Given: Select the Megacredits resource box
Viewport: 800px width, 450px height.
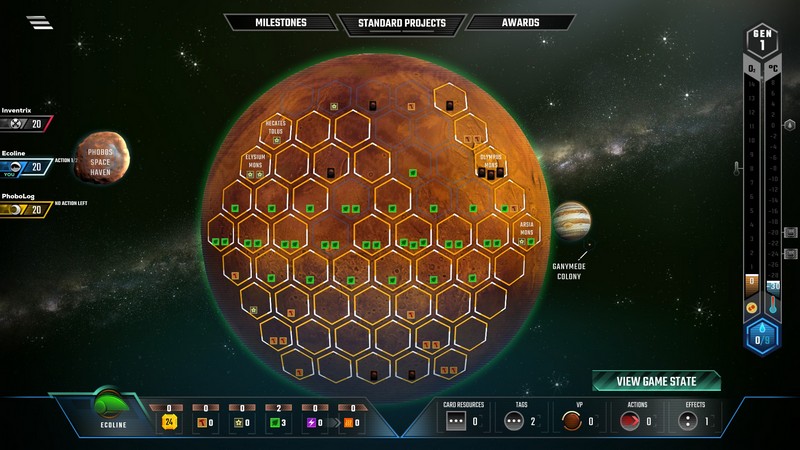Looking at the screenshot, I should [169, 420].
